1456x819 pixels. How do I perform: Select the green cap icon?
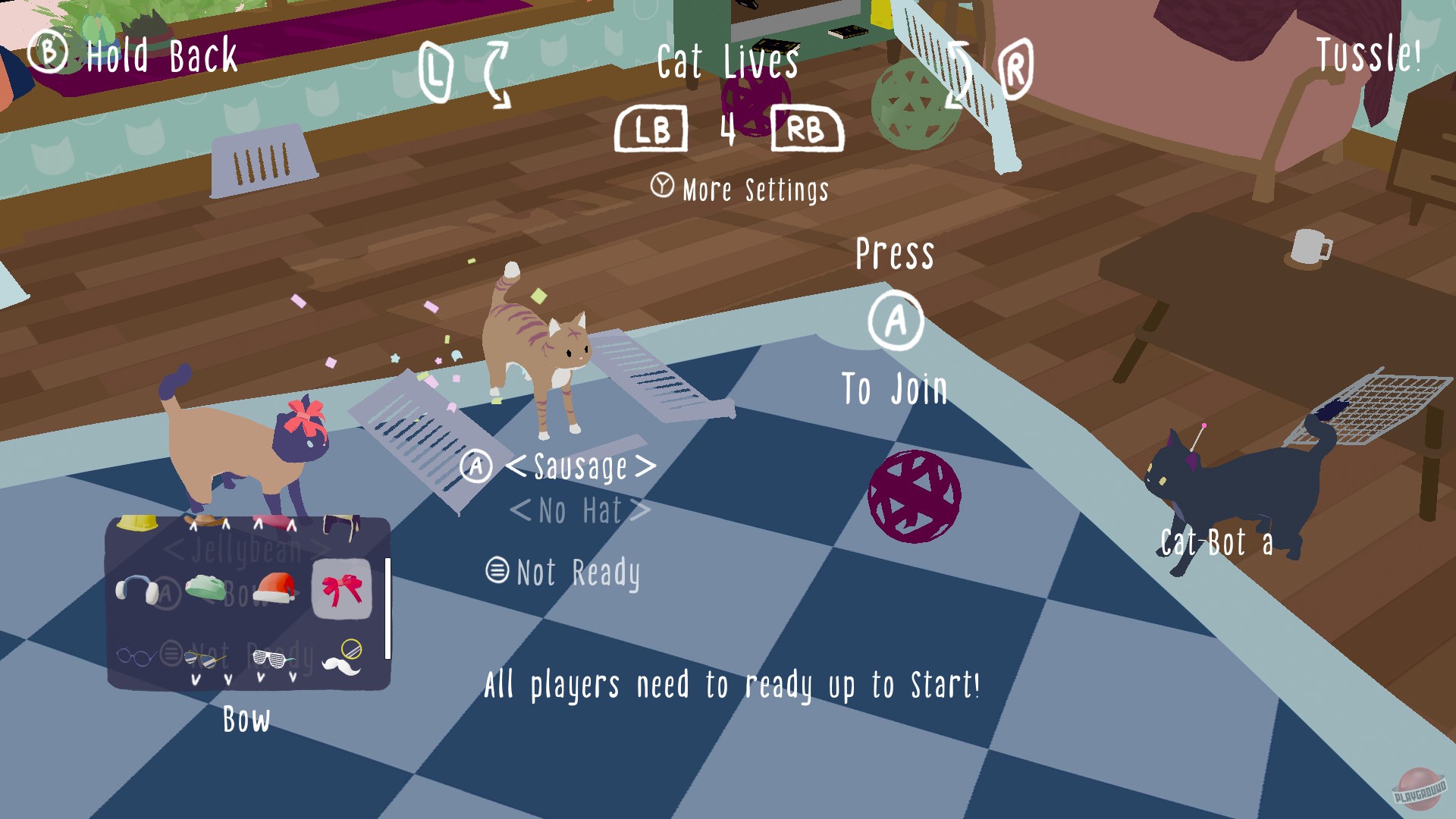pyautogui.click(x=205, y=588)
